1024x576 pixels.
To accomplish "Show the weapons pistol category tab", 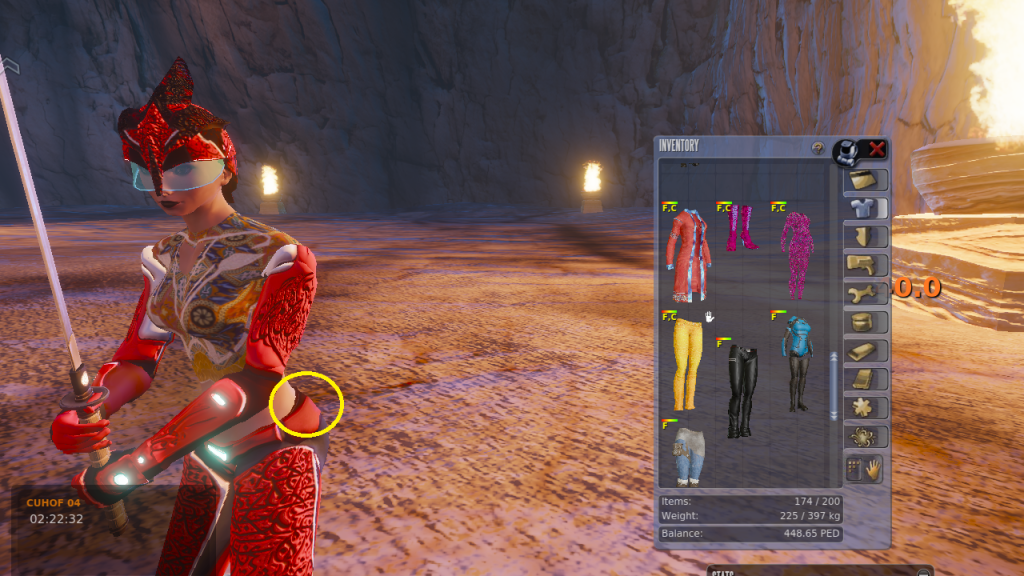I will [x=866, y=265].
